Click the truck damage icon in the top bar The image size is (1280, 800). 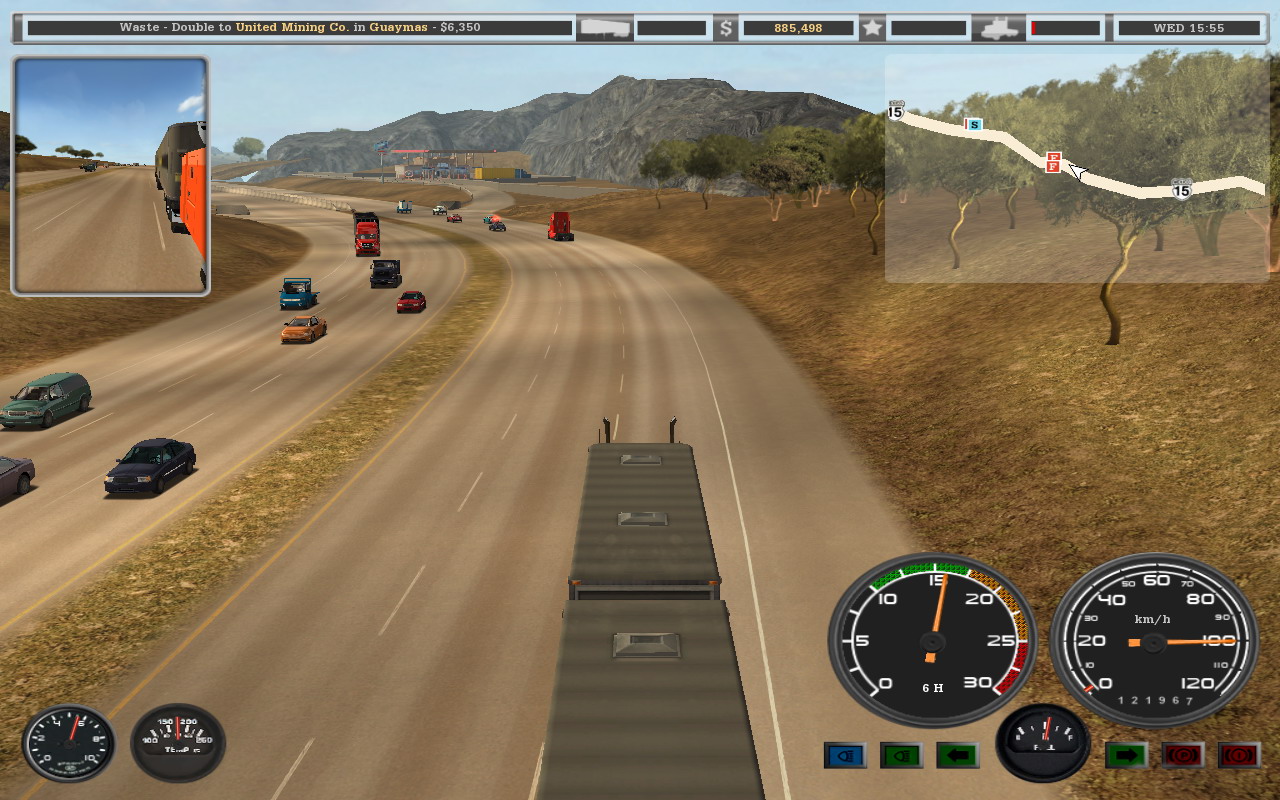[998, 28]
